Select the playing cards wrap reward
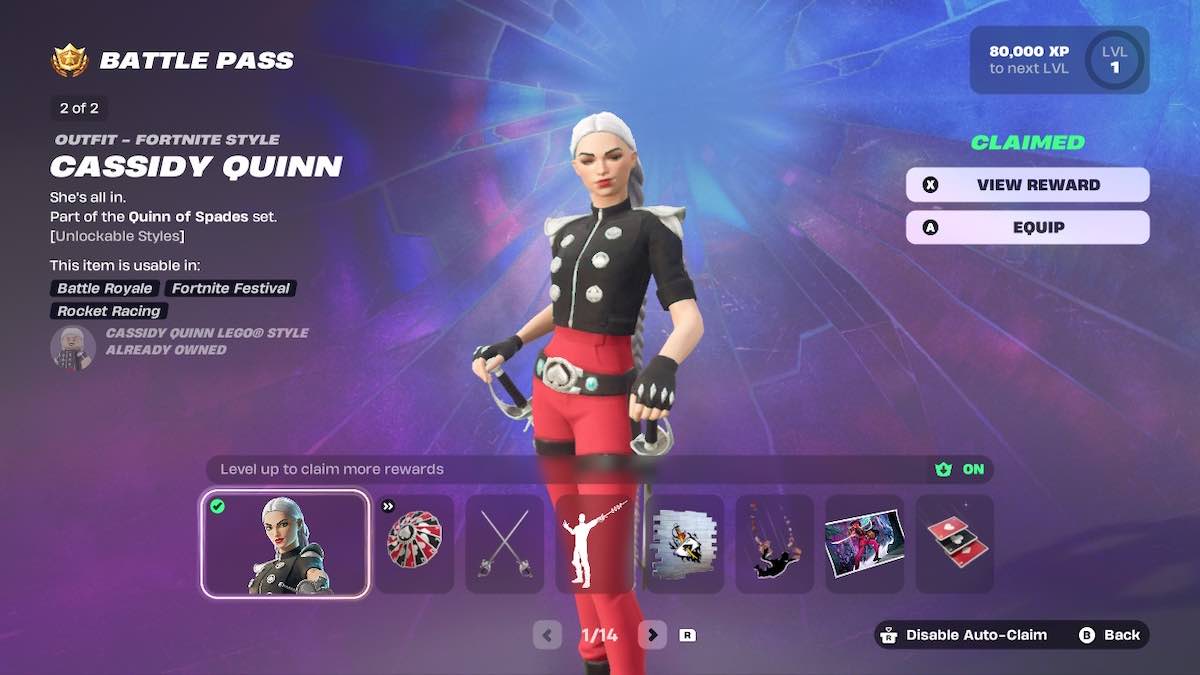The width and height of the screenshot is (1200, 675). click(954, 544)
